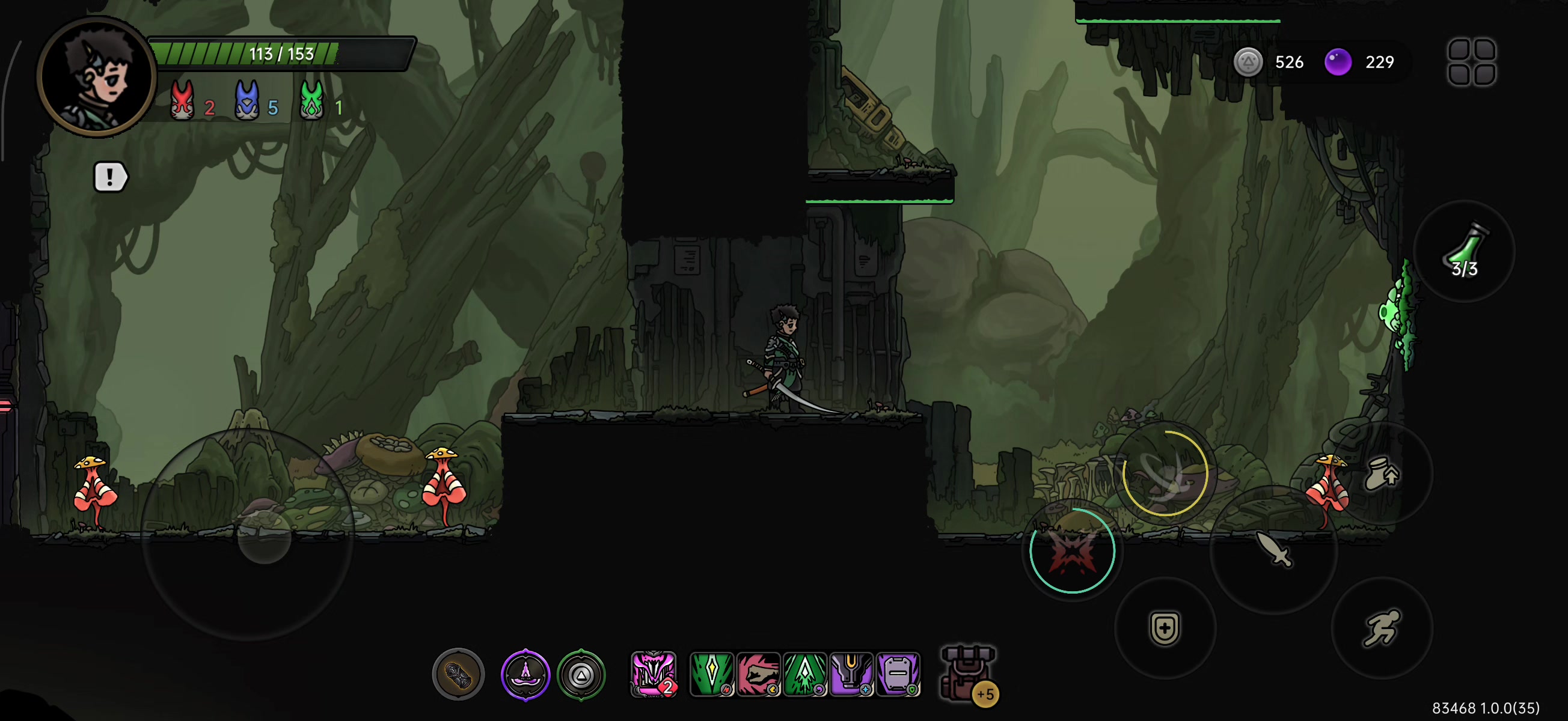Tap the exclamation mark notification icon
This screenshot has width=1568, height=721.
click(x=109, y=177)
